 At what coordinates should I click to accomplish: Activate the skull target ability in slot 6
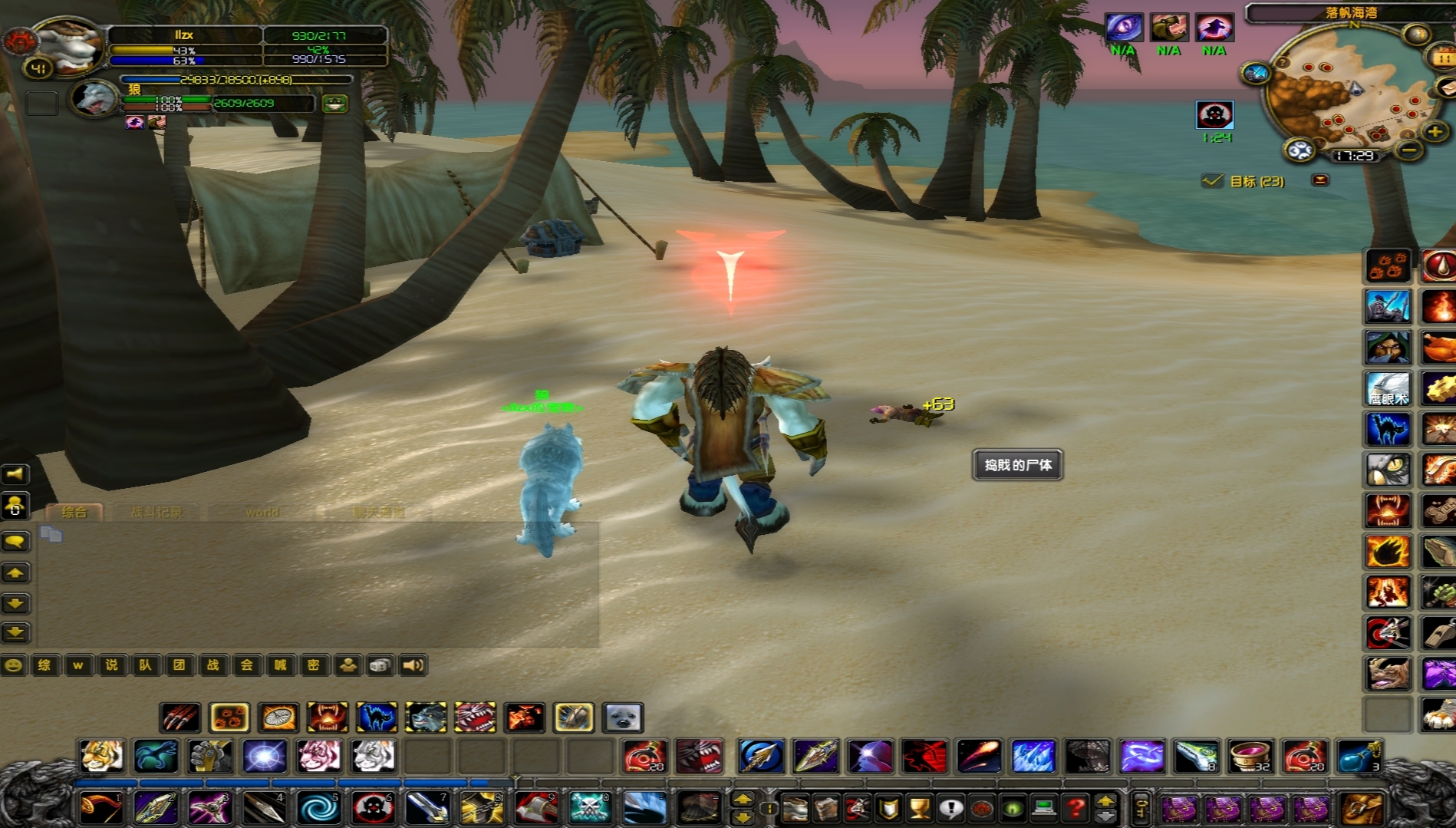pyautogui.click(x=374, y=808)
